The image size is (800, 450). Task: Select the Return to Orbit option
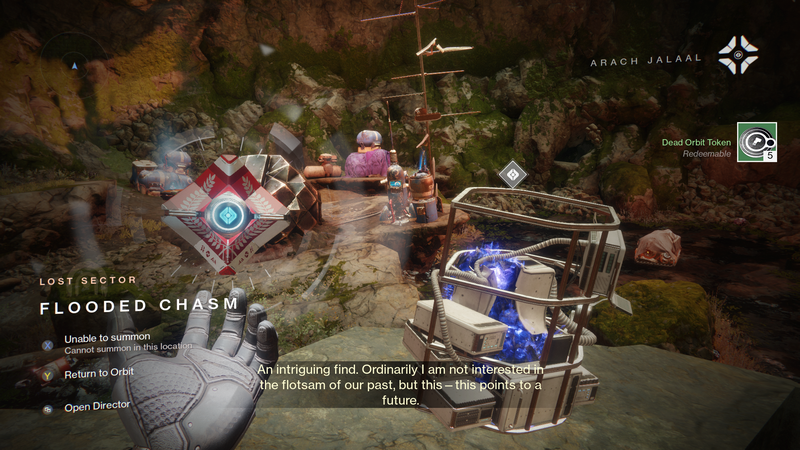98,373
